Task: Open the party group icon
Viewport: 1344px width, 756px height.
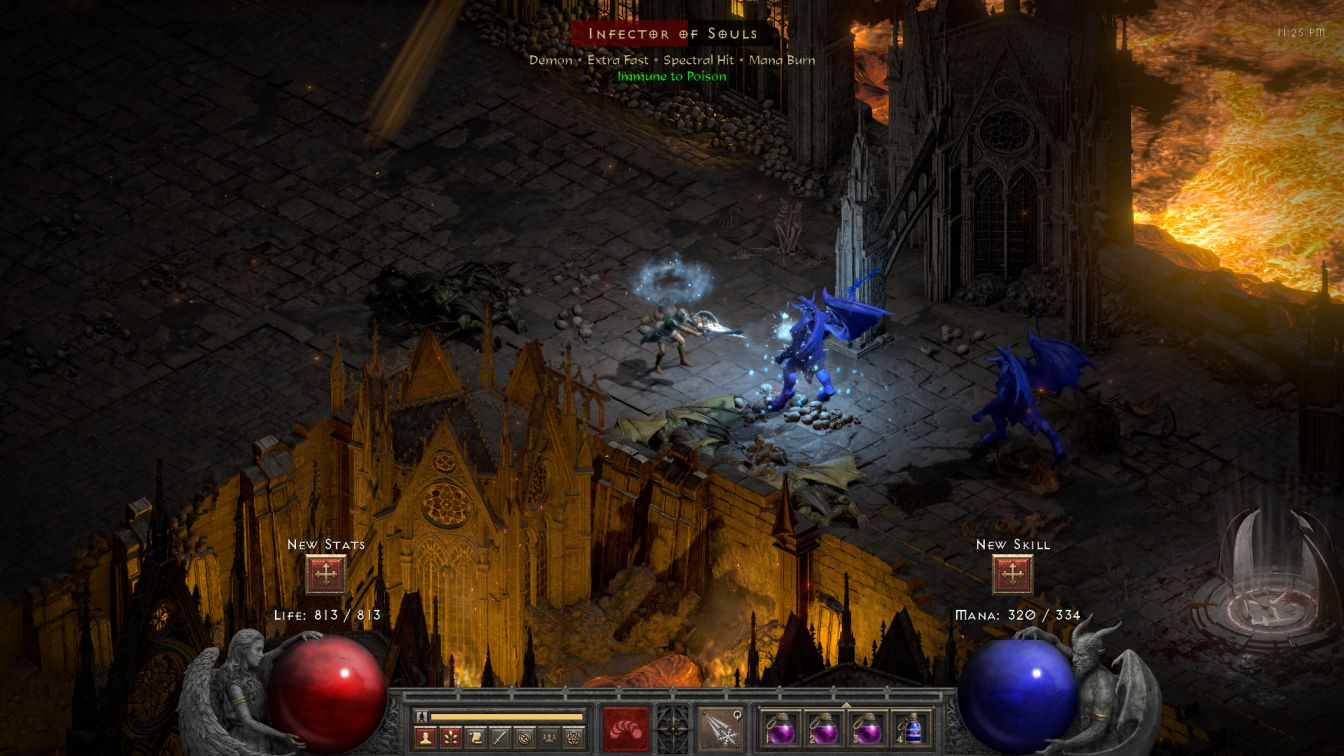Action: click(x=549, y=738)
